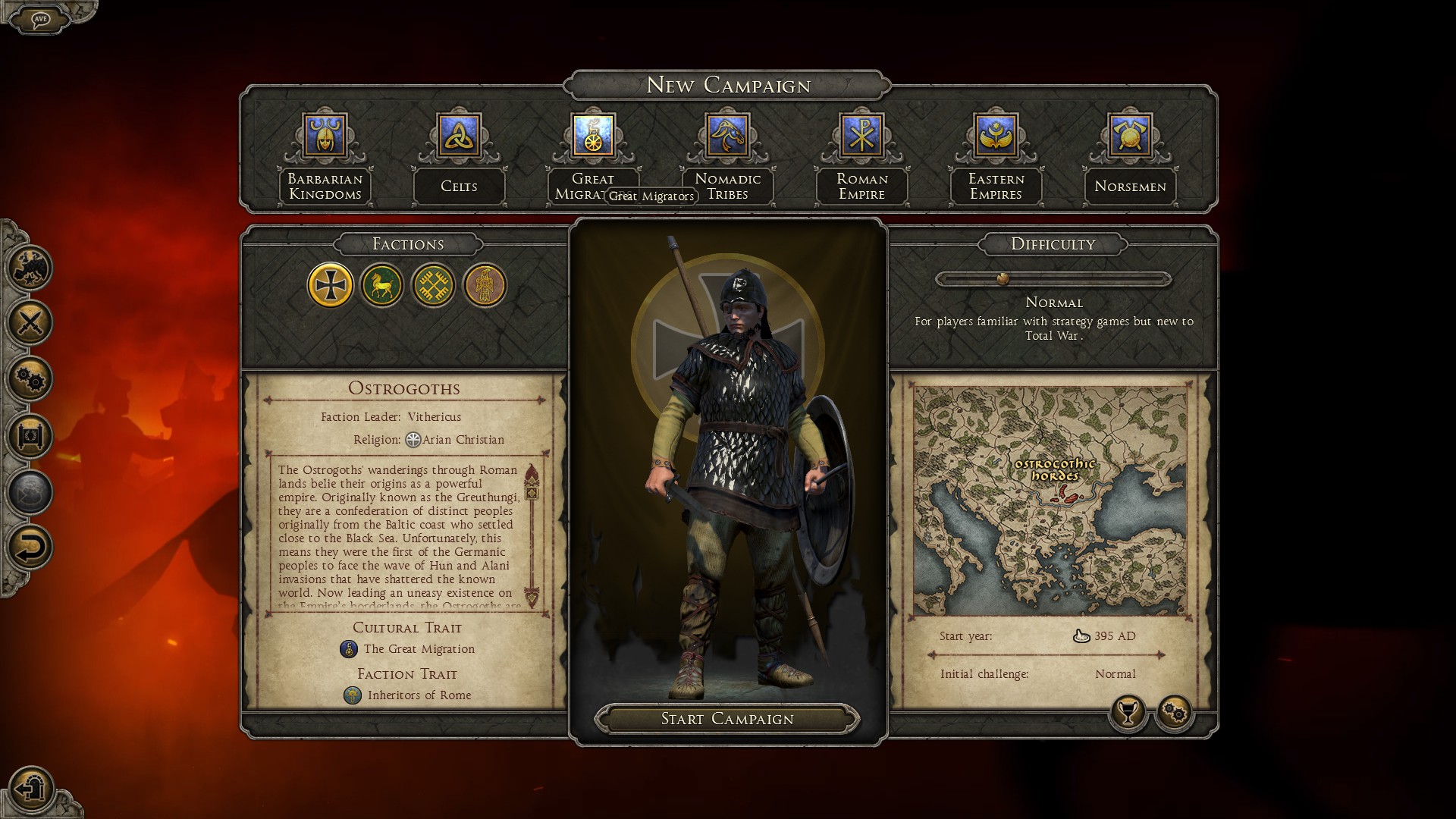Open the goblet victory conditions button
The width and height of the screenshot is (1456, 819).
point(1128,713)
